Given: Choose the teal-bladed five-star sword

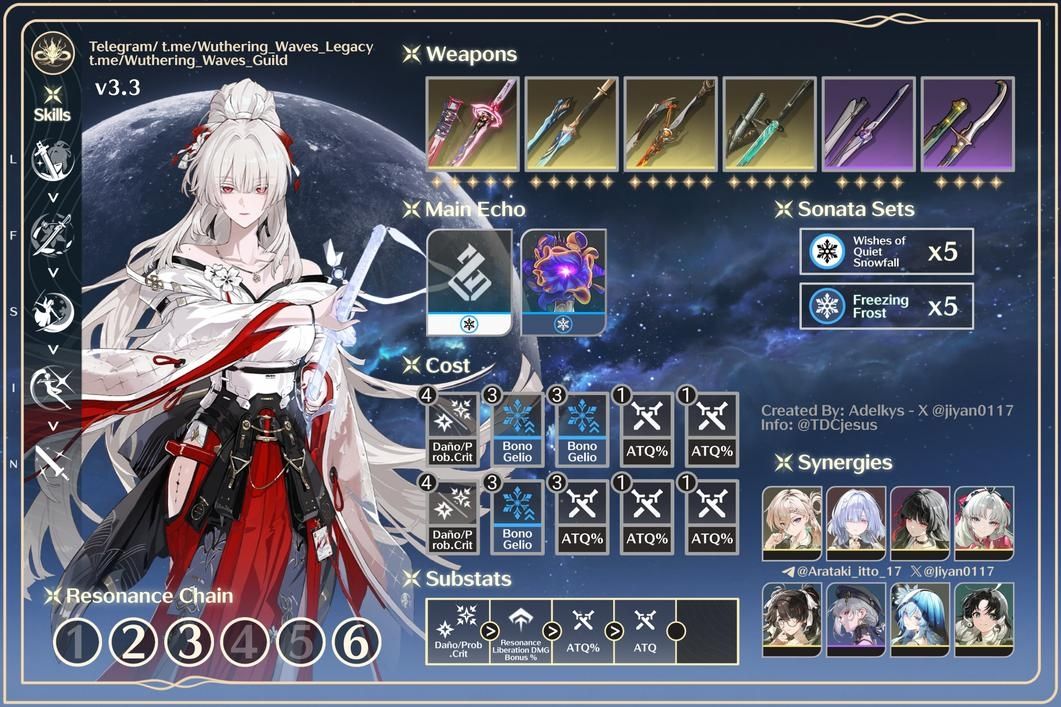Looking at the screenshot, I should 769,122.
